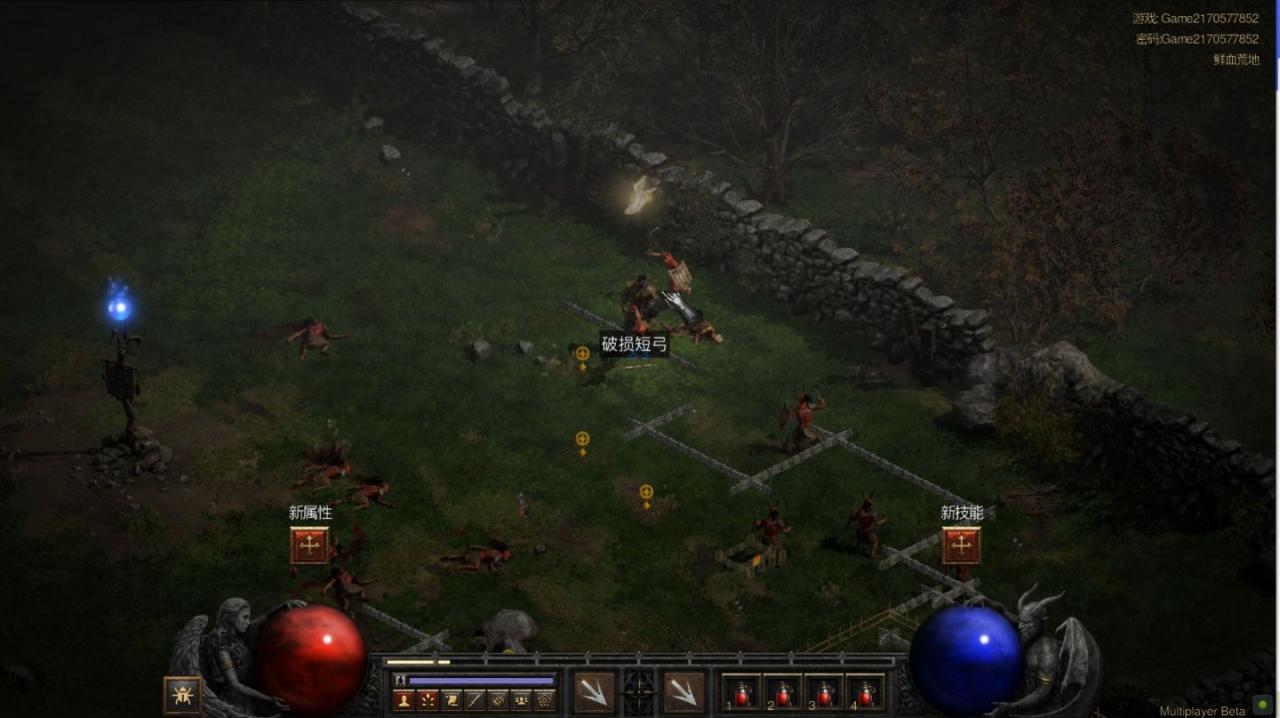Use the health potion in belt slot 1
Screen dimensions: 1280x718
tap(742, 692)
